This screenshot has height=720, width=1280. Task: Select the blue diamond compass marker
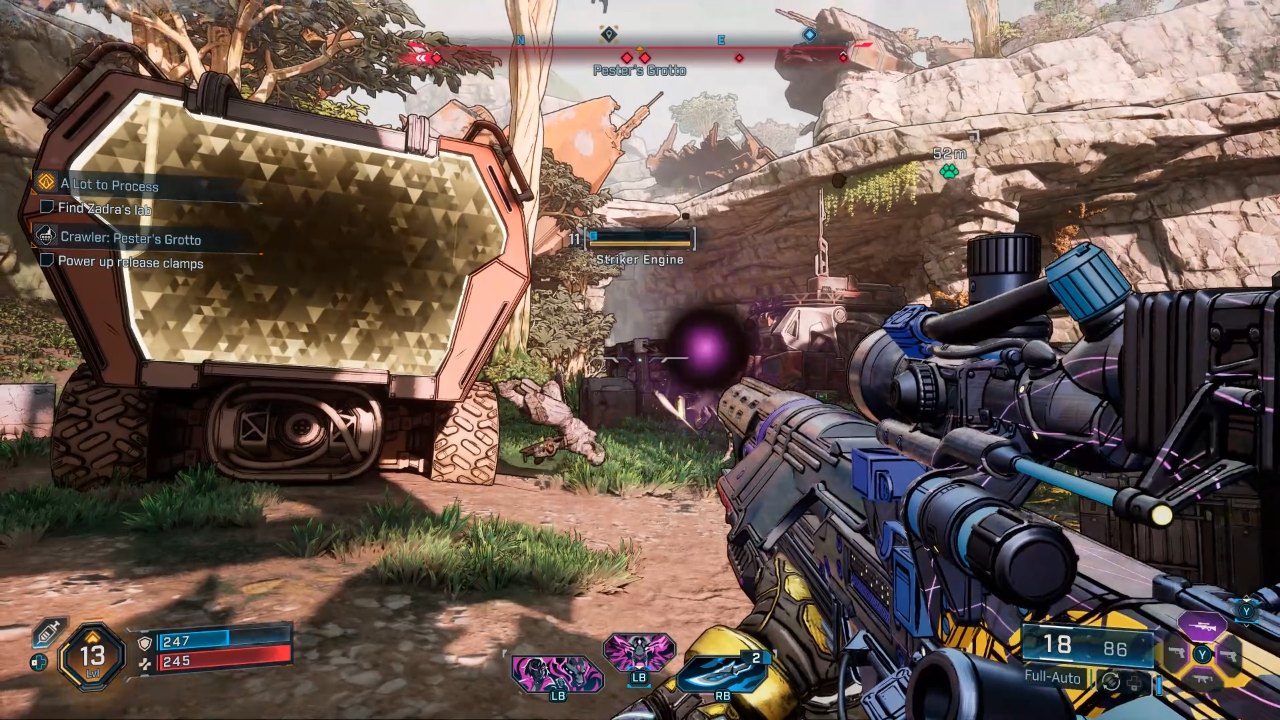coord(809,35)
